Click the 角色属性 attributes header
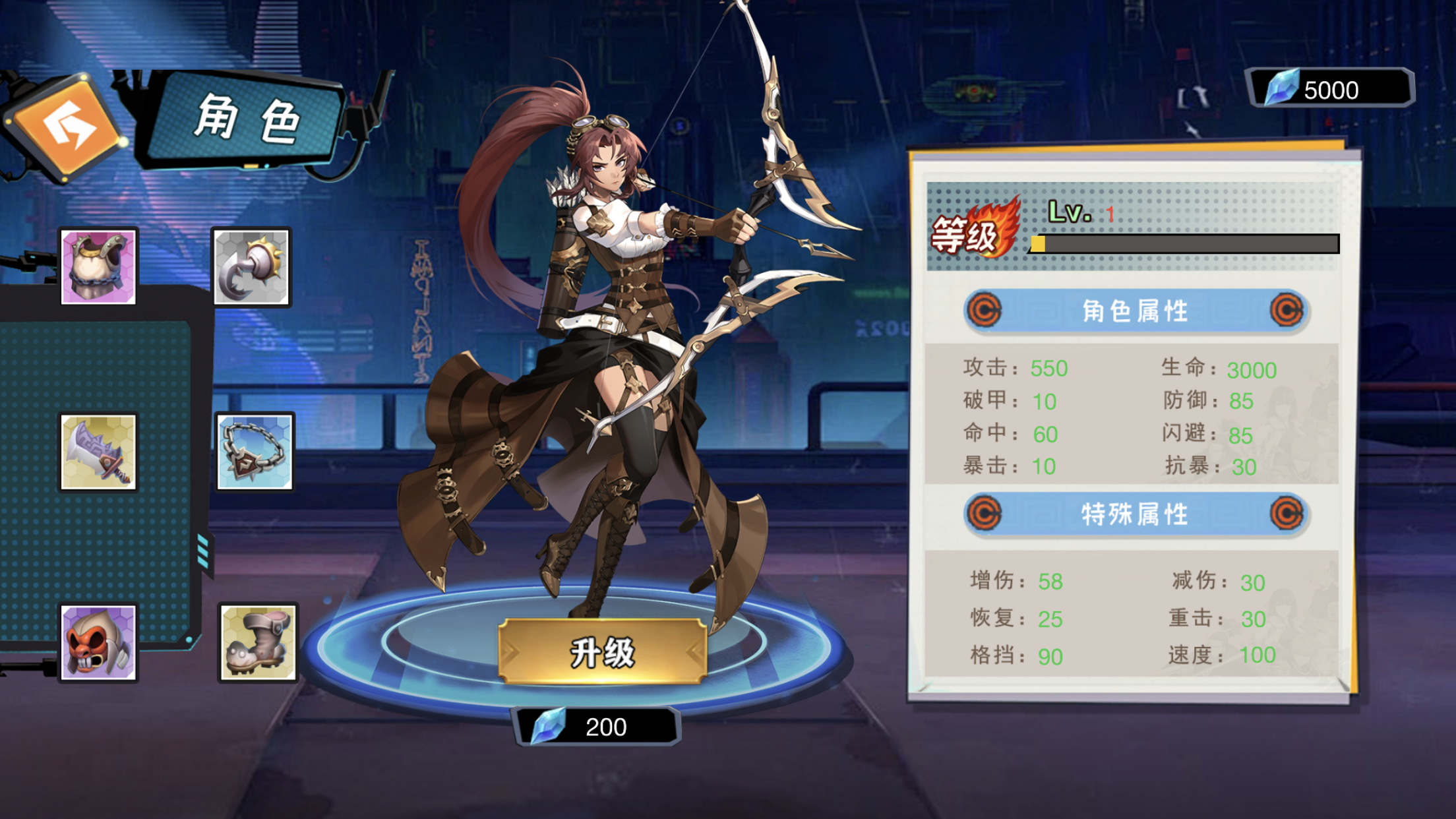 1135,311
